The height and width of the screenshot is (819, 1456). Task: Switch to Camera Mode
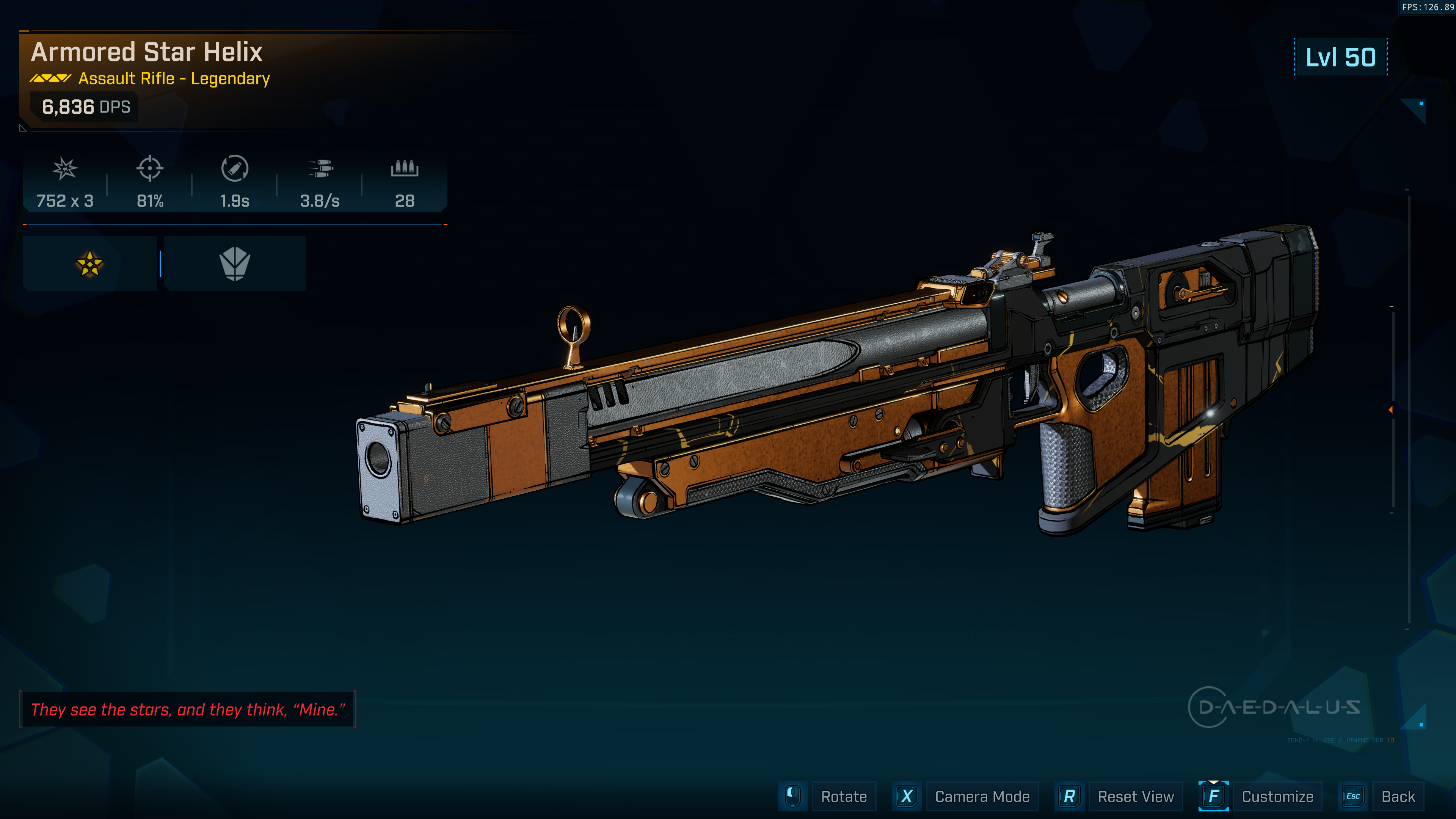pos(982,796)
